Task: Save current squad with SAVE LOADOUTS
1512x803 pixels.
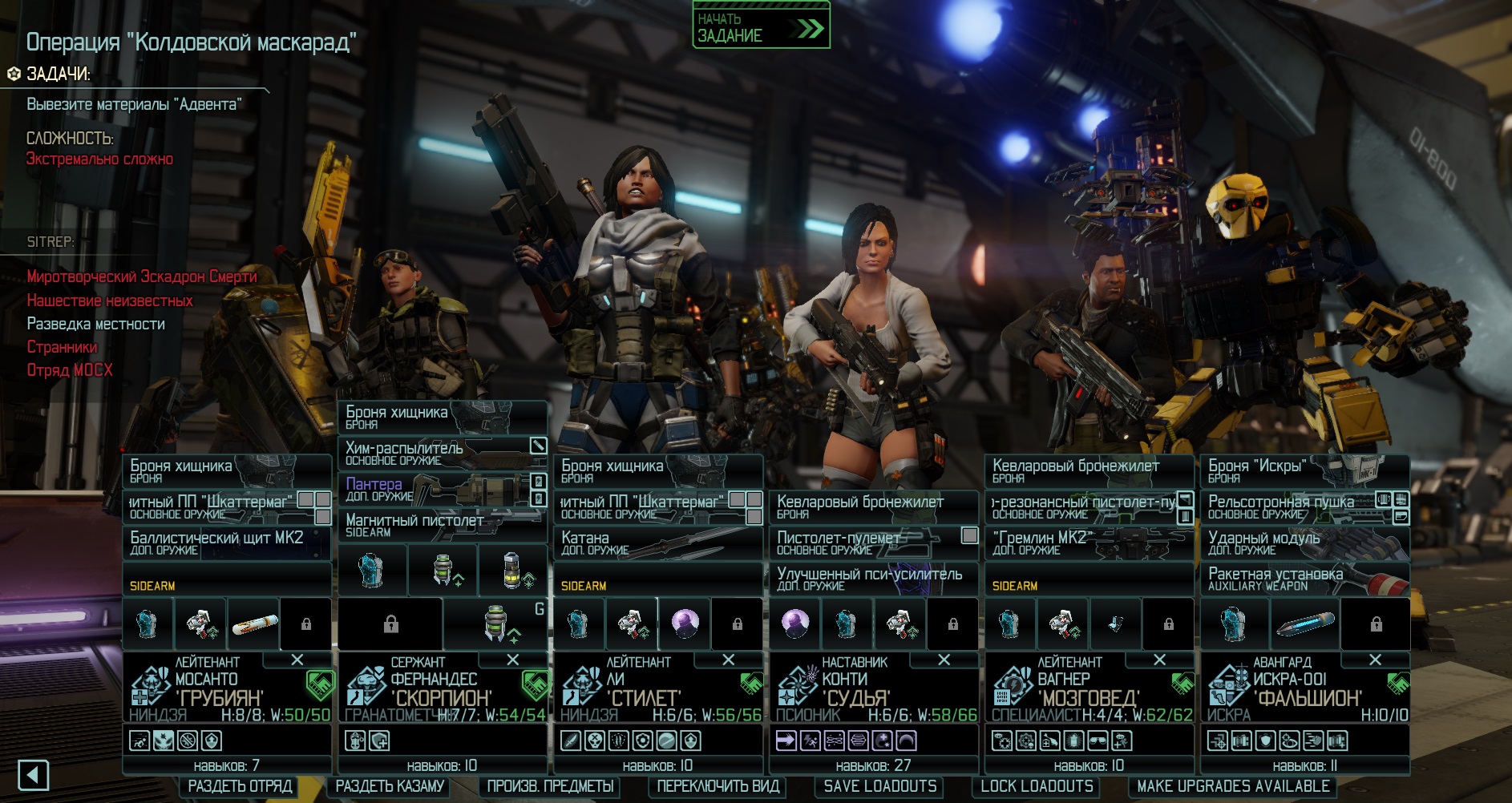Action: (x=879, y=786)
